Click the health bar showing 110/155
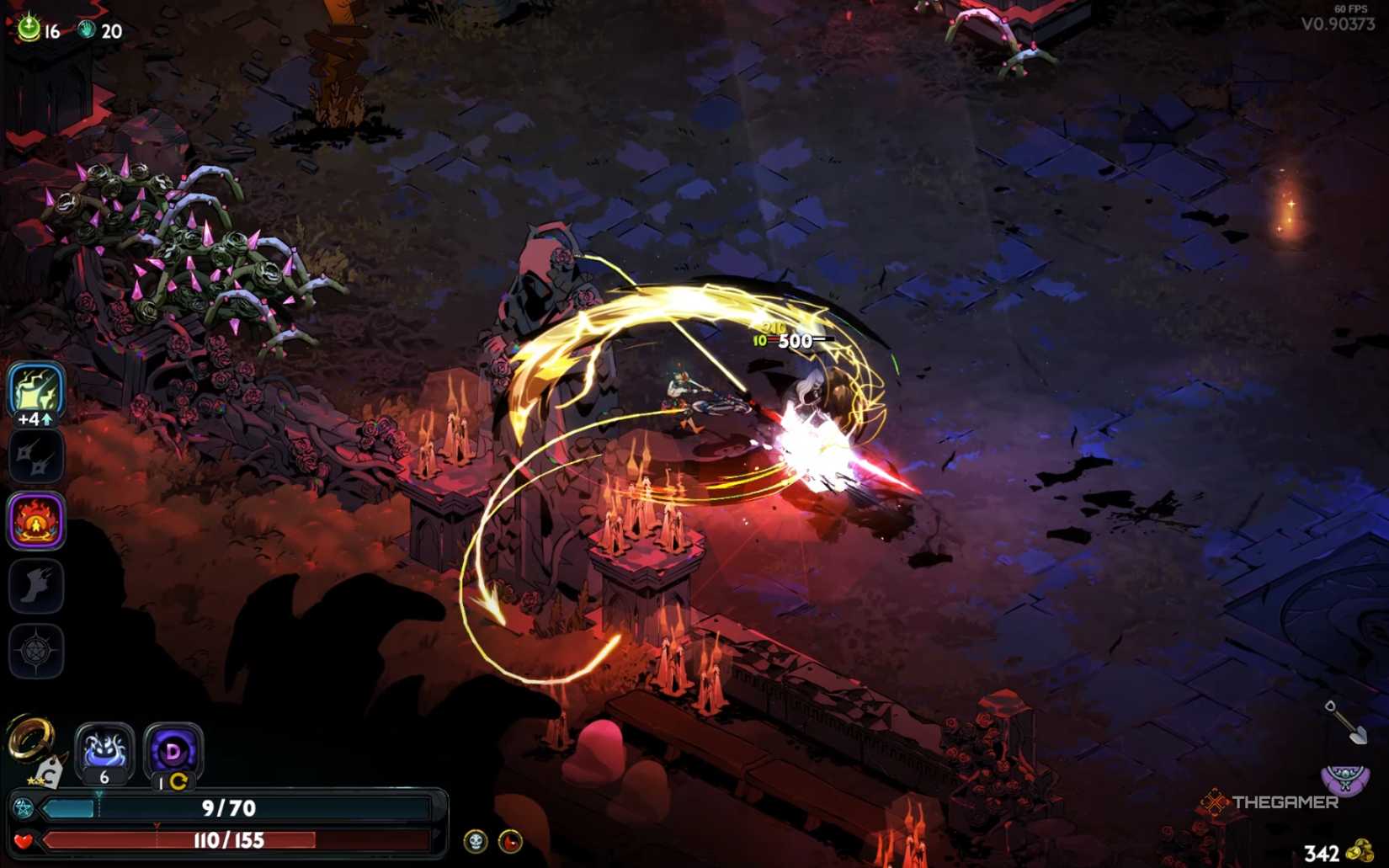 231,839
